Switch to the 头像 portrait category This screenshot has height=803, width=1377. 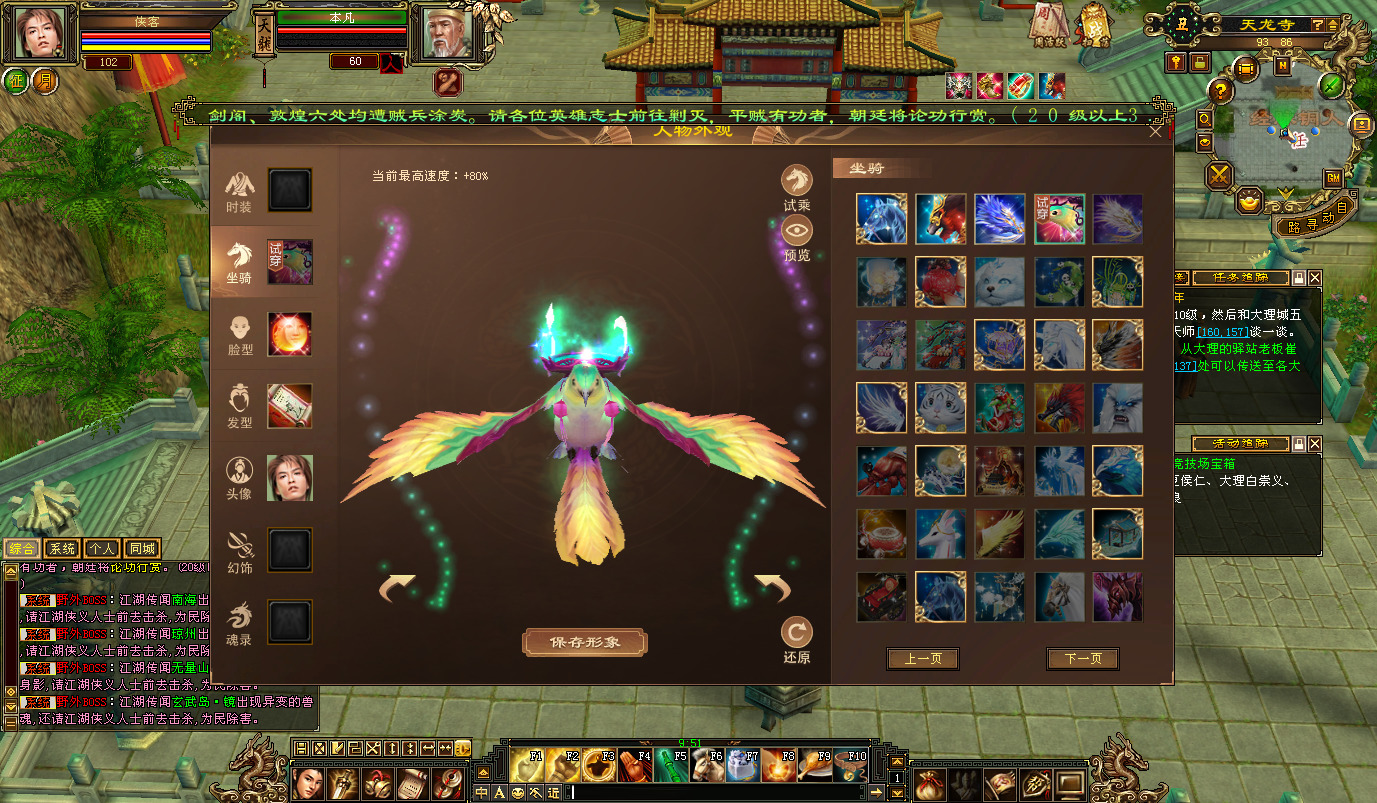239,478
